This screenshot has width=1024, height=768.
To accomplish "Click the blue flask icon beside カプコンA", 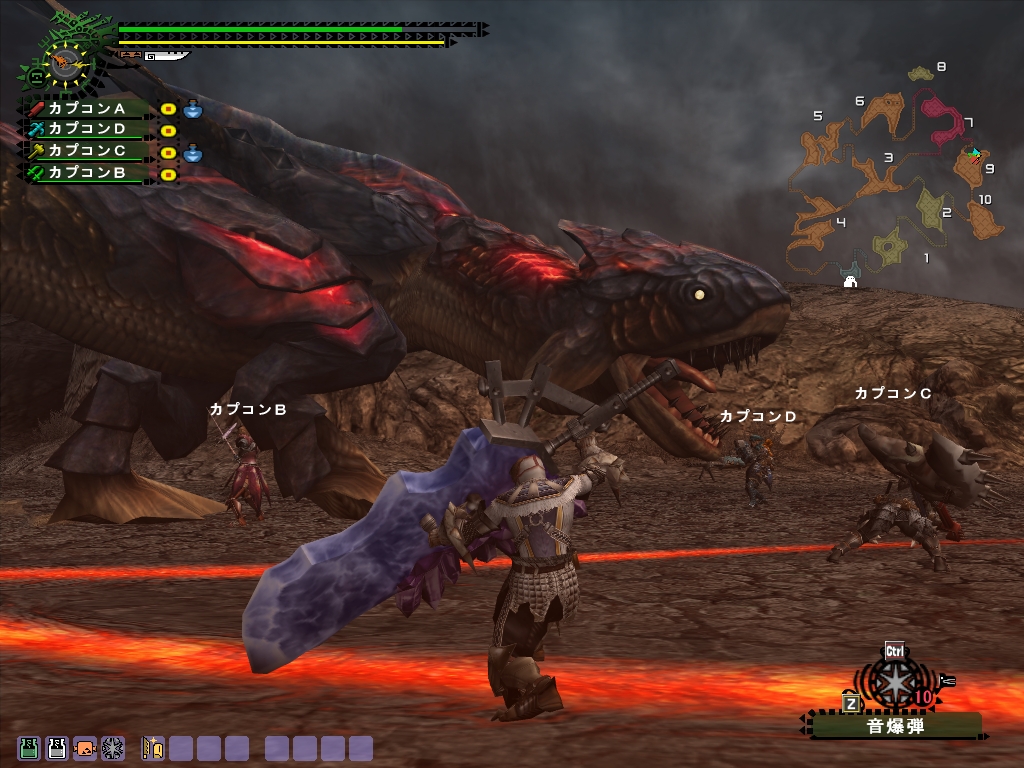I will tap(193, 108).
